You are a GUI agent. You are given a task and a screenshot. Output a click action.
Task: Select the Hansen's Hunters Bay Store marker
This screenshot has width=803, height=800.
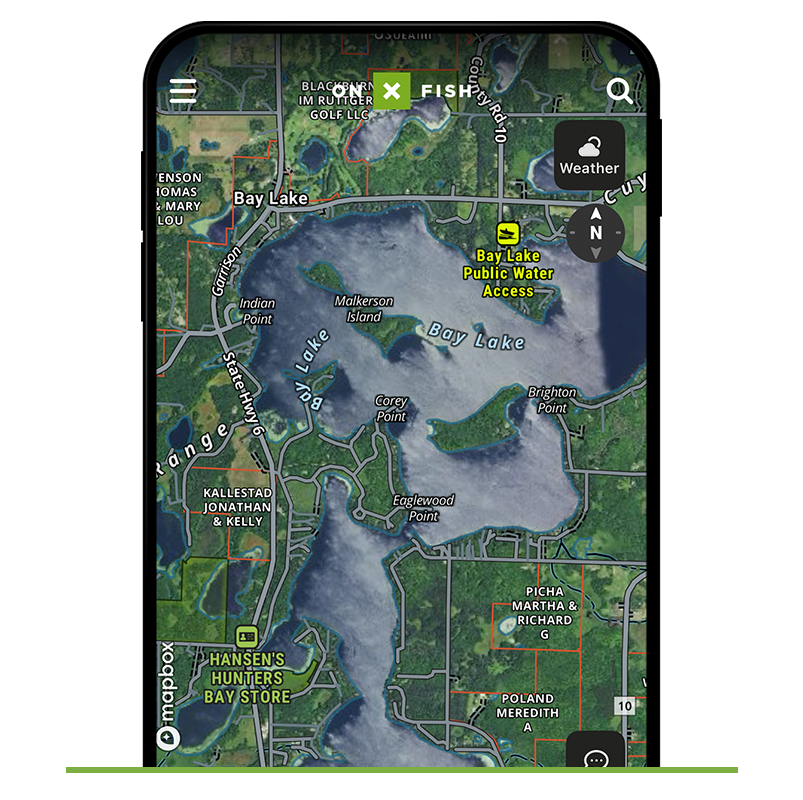tap(246, 636)
